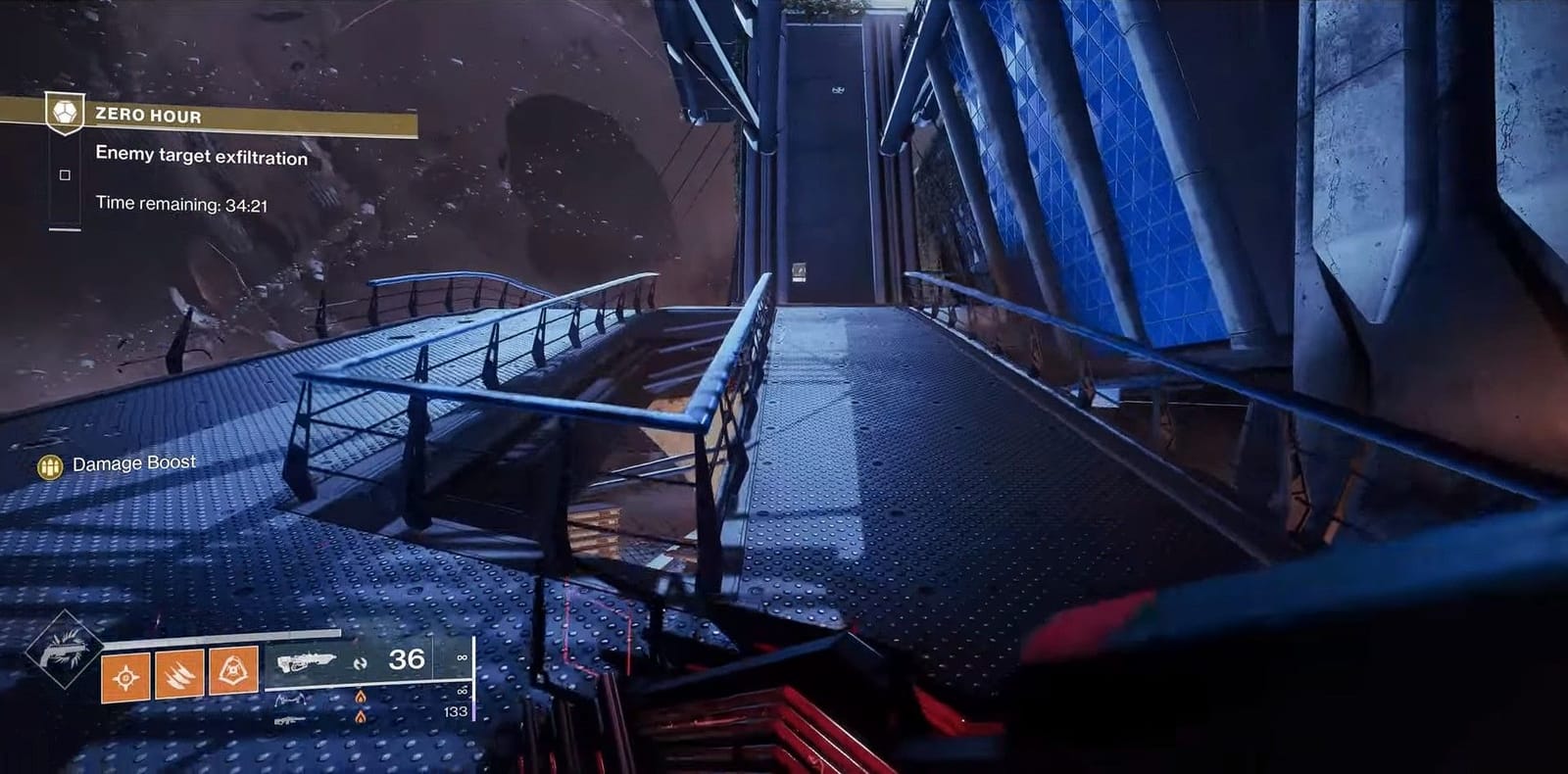Viewport: 1568px width, 774px height.
Task: Select the Golden Gun super diamond icon
Action: coord(64,658)
